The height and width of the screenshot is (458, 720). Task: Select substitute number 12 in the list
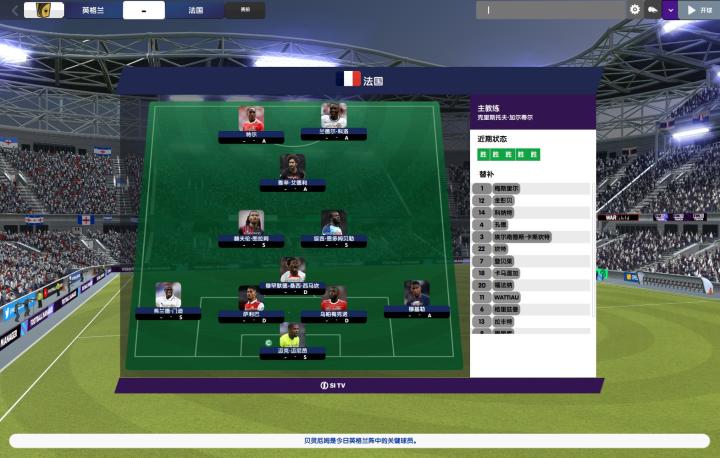point(532,200)
